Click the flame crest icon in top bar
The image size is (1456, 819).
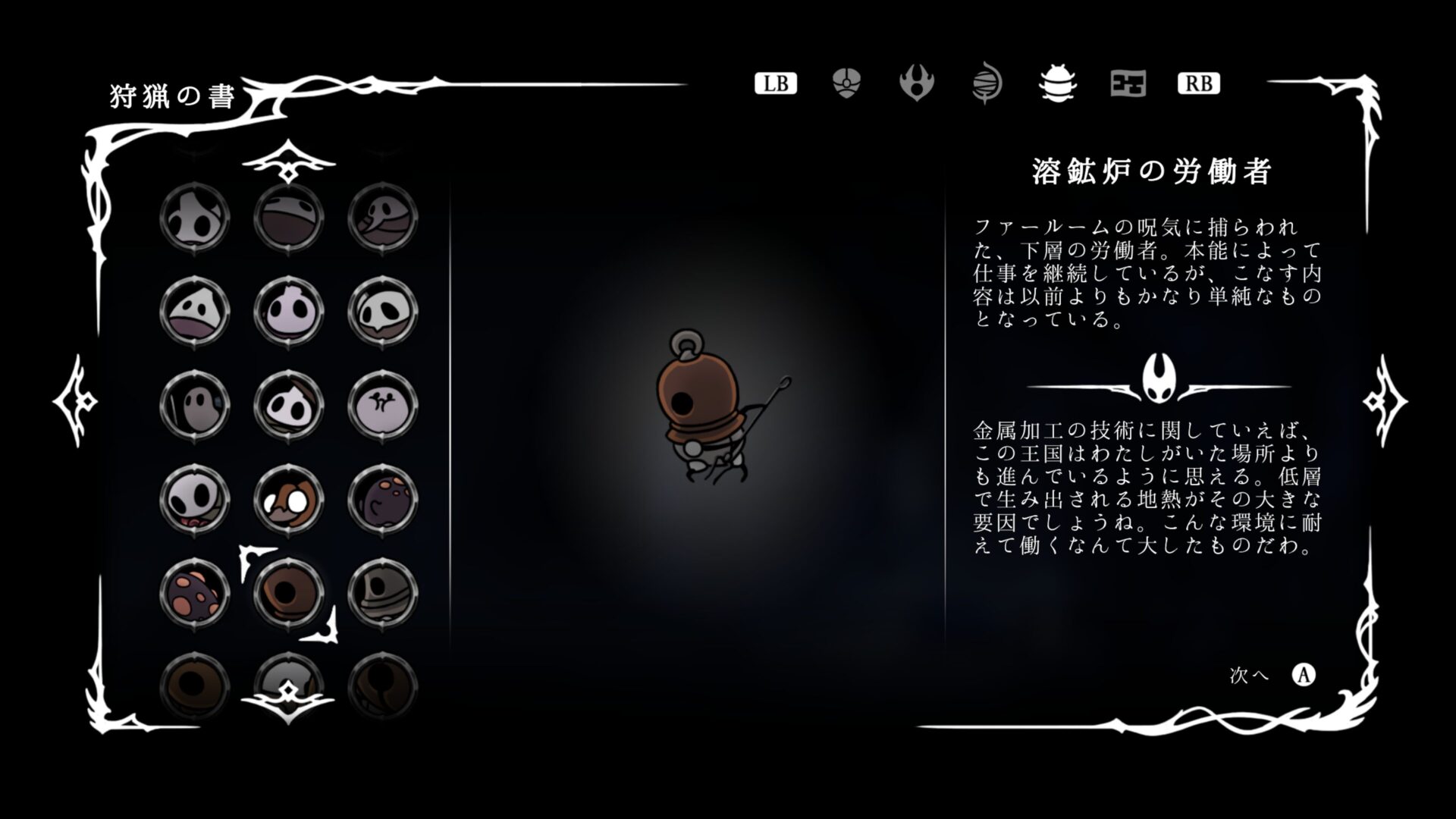(x=916, y=83)
